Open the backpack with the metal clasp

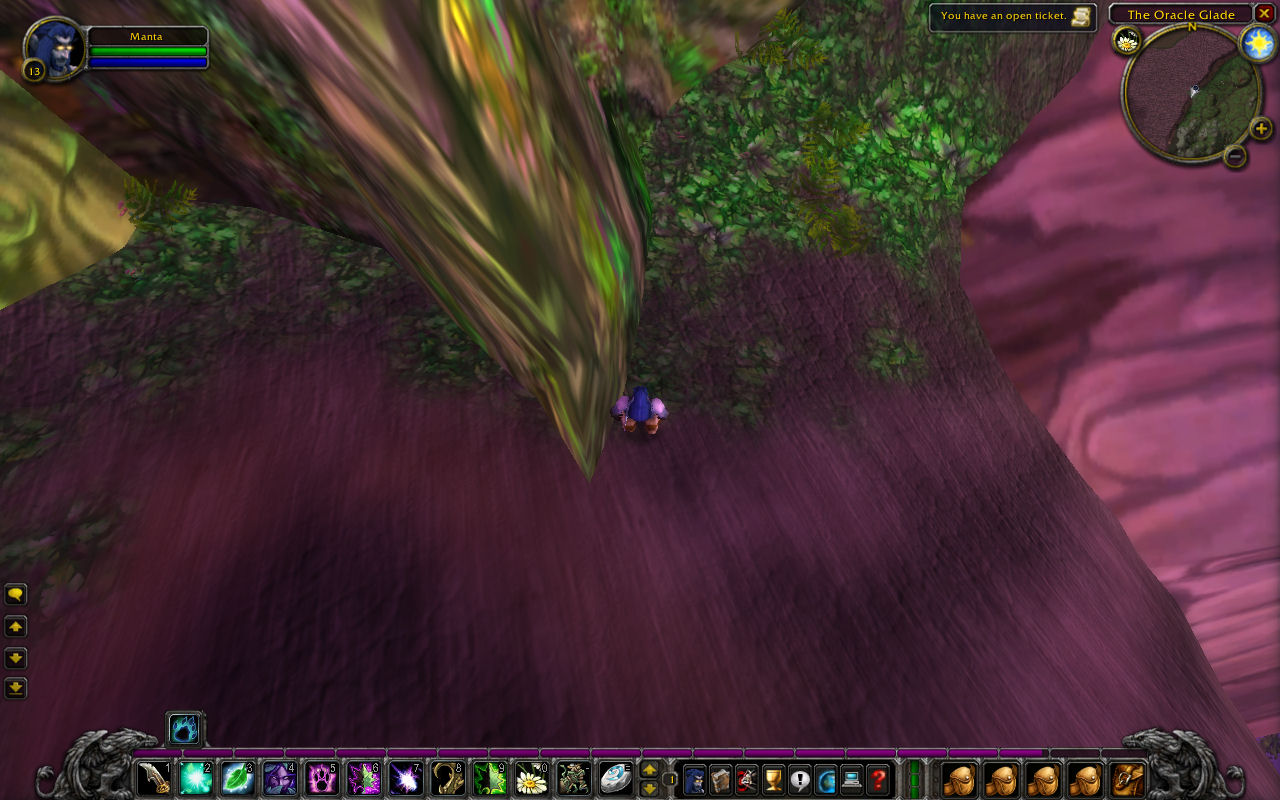[x=1128, y=778]
